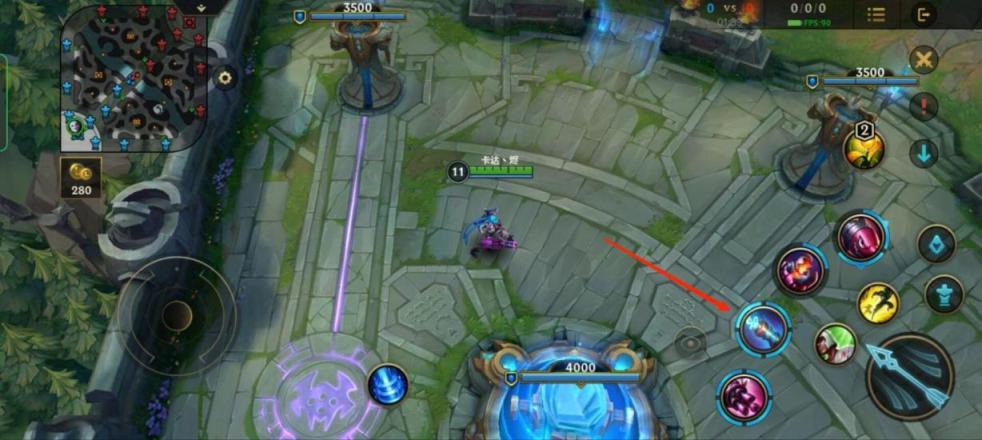Cast the pink ability at the bottom
Screen dimensions: 982x440
click(x=743, y=396)
